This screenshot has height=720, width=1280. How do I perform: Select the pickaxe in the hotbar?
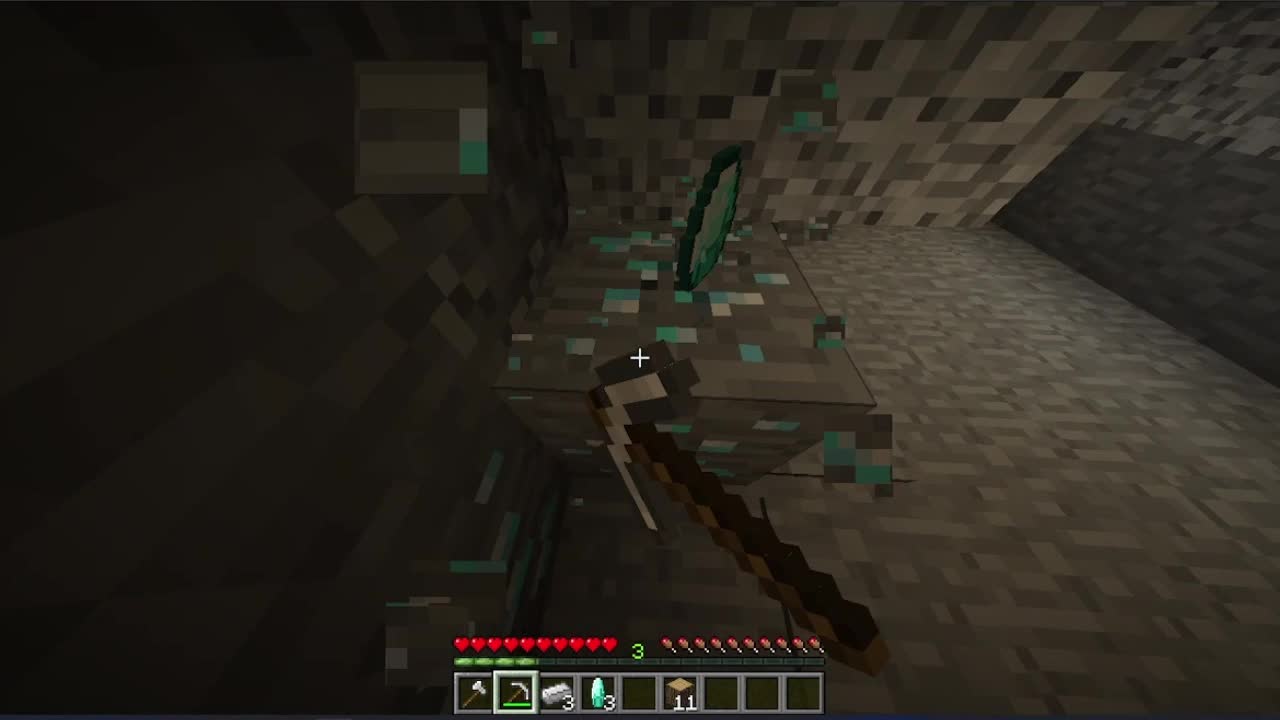coord(518,692)
